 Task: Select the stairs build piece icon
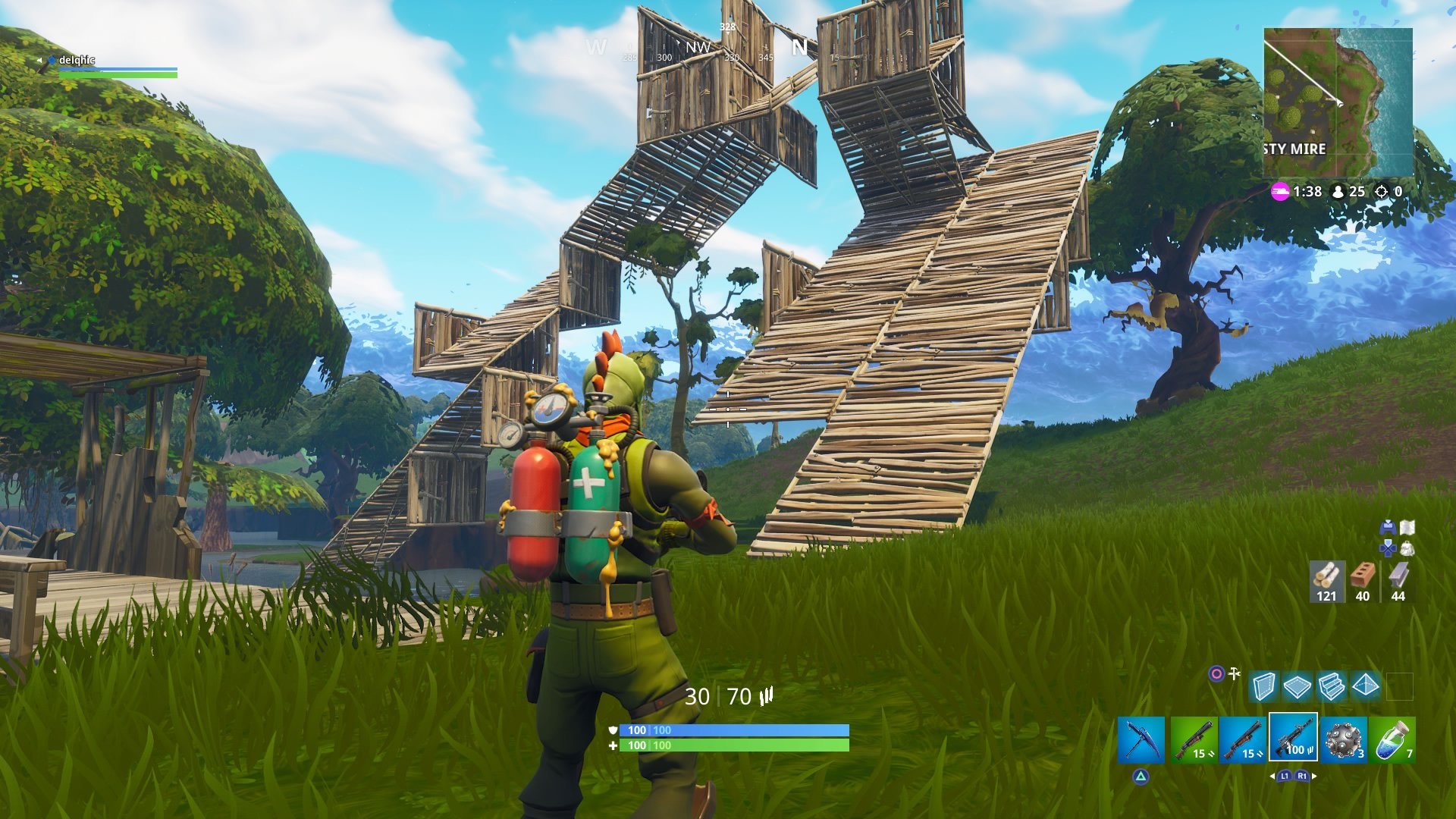tap(1330, 686)
